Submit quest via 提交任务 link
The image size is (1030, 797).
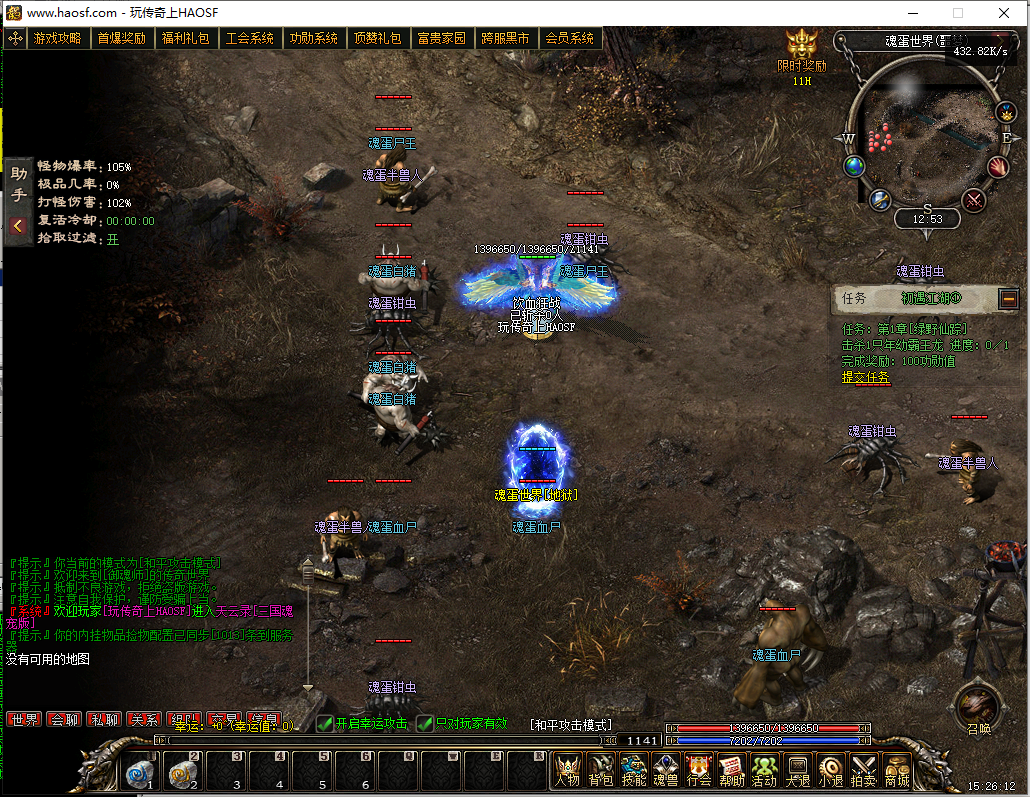click(865, 377)
